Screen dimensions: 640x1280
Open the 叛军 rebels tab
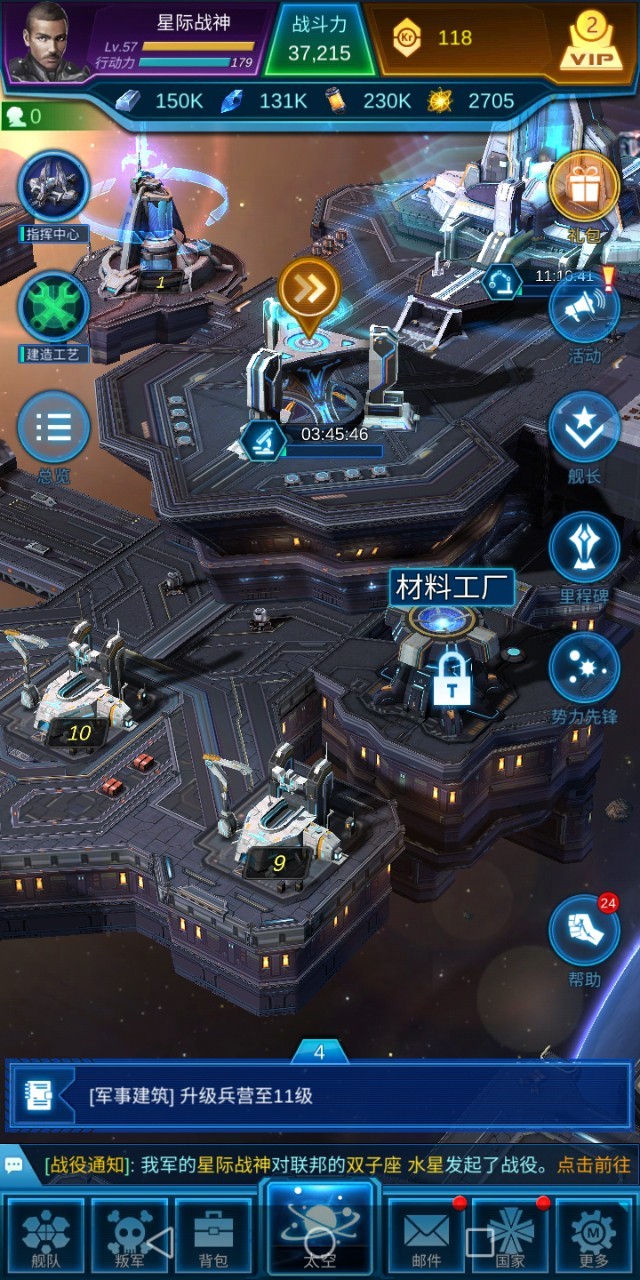coord(130,1236)
